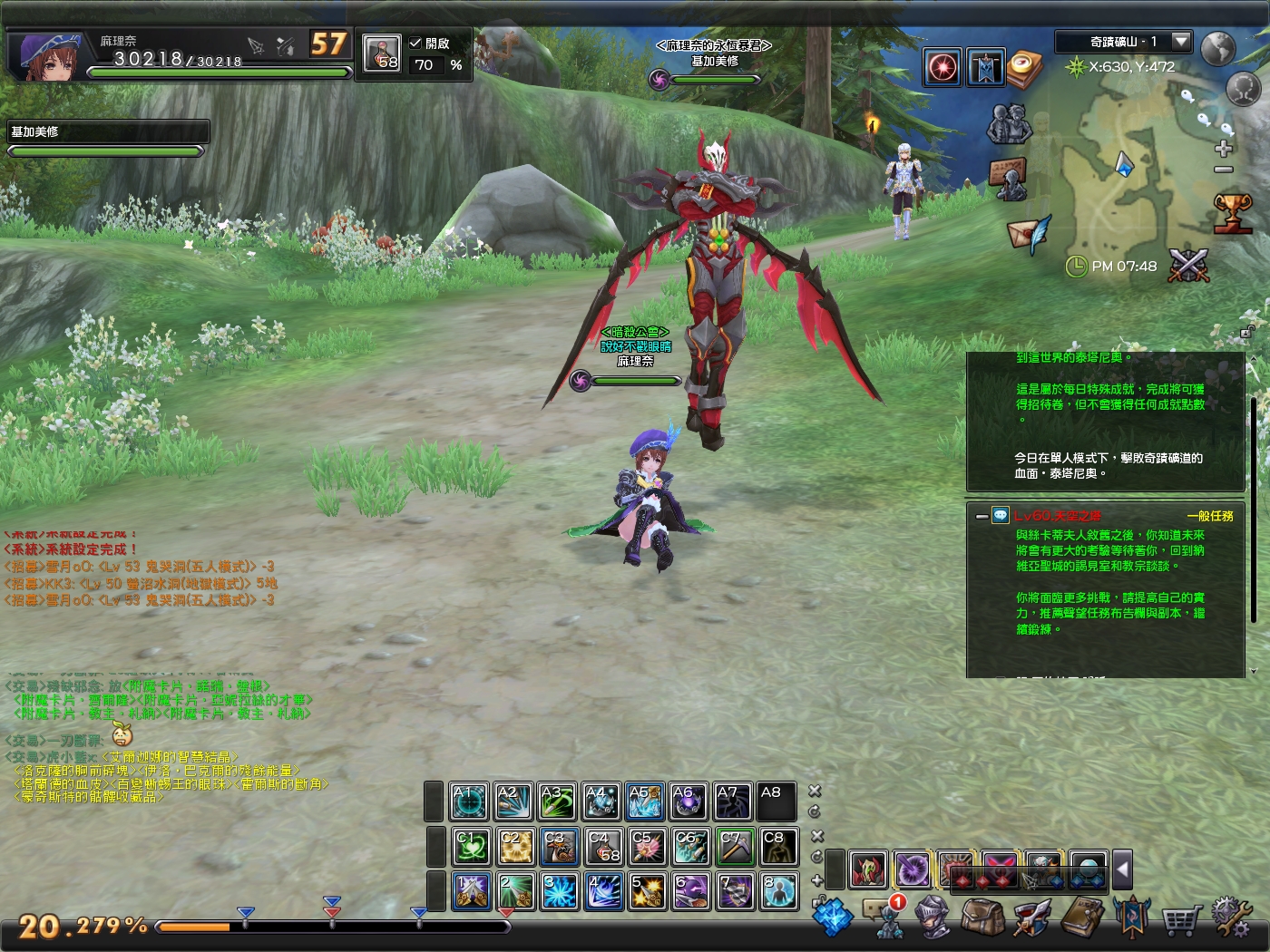Open game settings via the wrench icon
Viewport: 1270px width, 952px height.
(x=1231, y=918)
